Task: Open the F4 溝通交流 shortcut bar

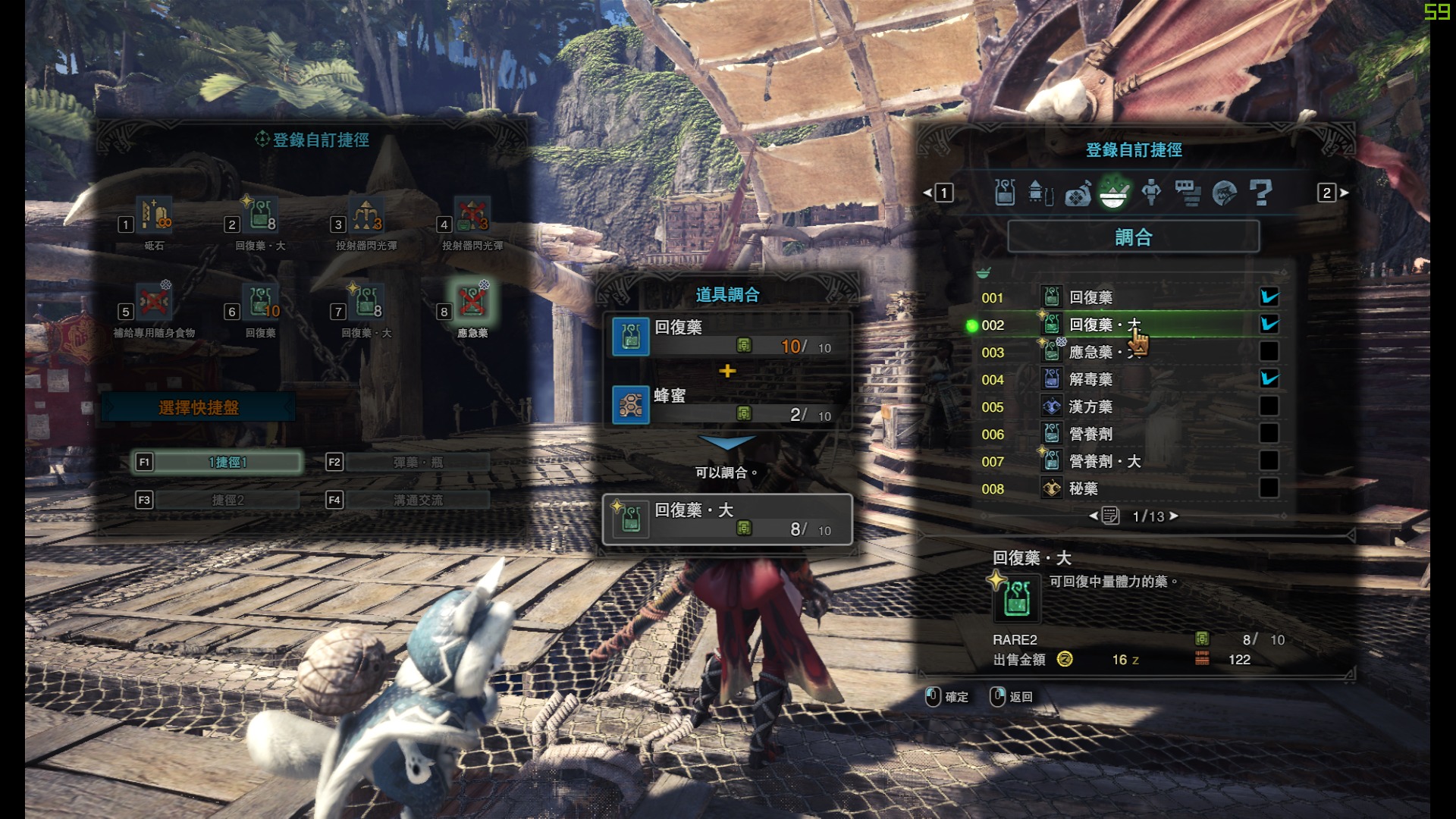Action: coord(417,500)
